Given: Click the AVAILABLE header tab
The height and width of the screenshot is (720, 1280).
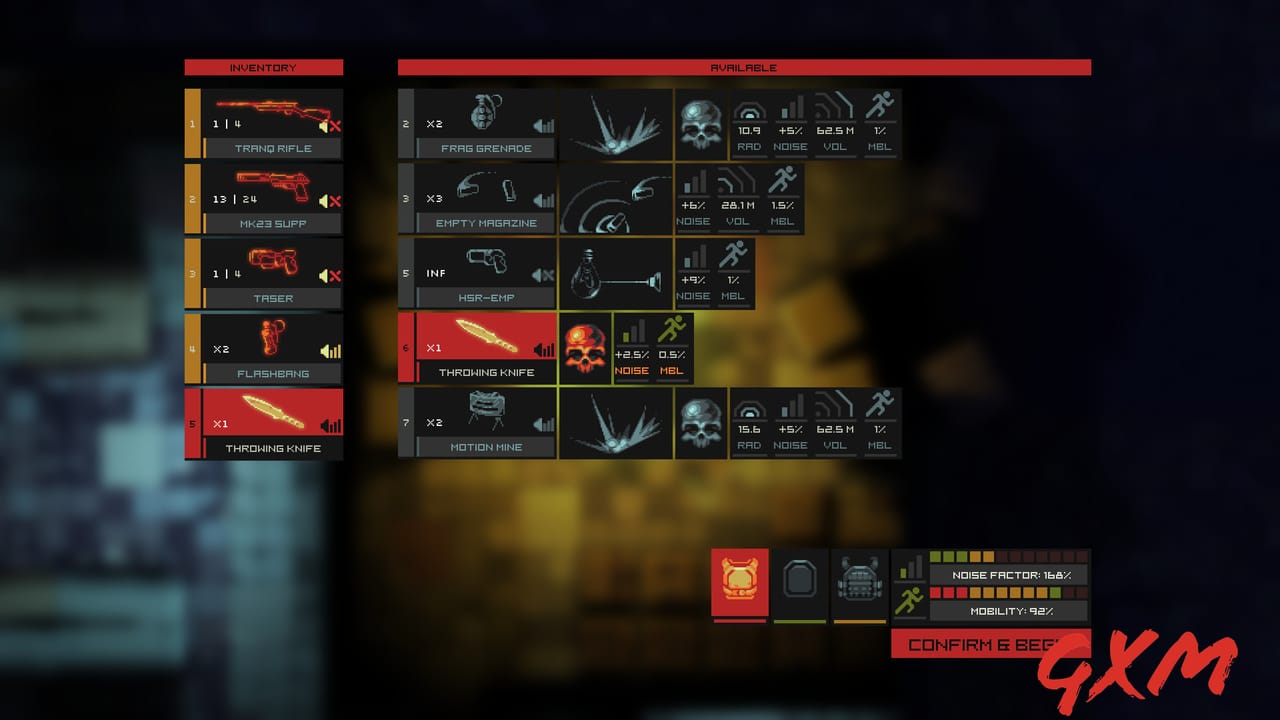Looking at the screenshot, I should coord(744,67).
